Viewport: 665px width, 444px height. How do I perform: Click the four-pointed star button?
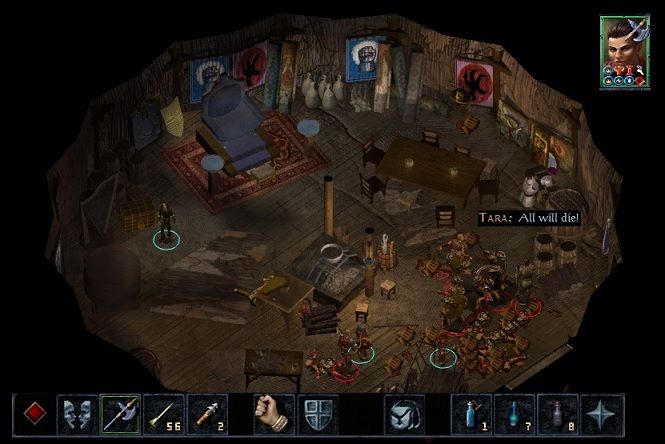pos(599,412)
